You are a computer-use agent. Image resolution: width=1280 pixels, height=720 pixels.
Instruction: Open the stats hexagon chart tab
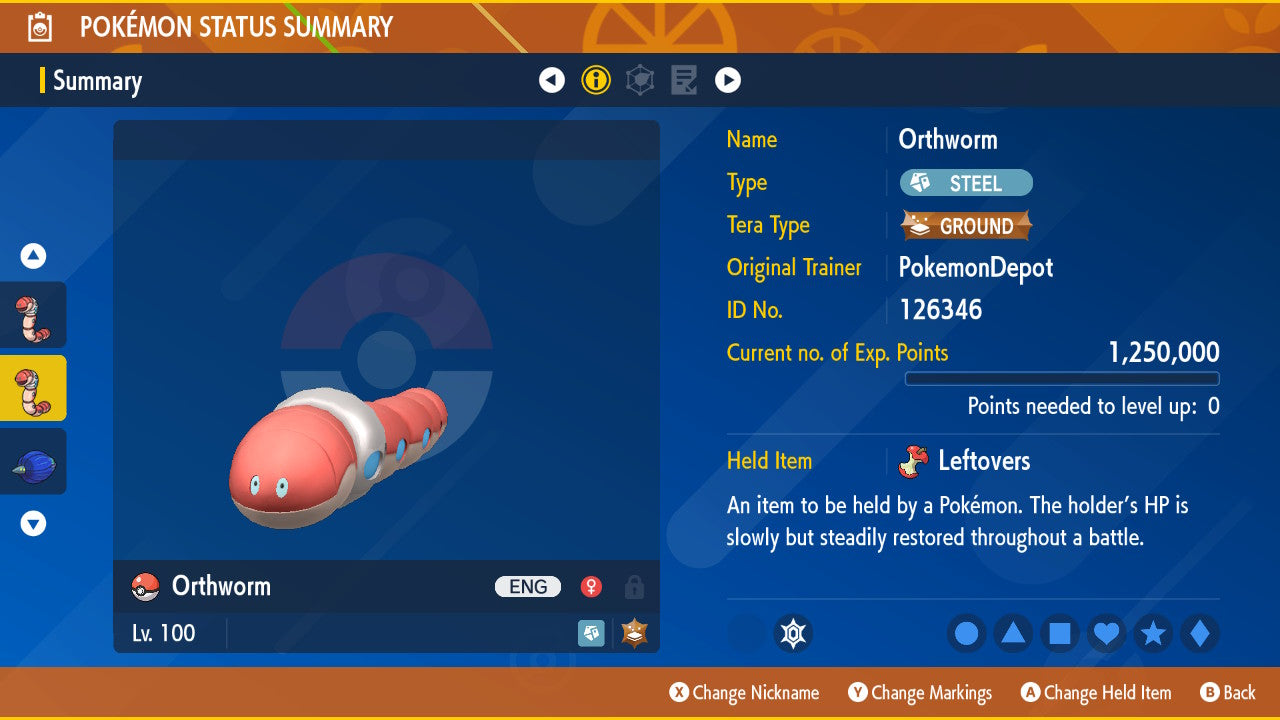tap(640, 80)
